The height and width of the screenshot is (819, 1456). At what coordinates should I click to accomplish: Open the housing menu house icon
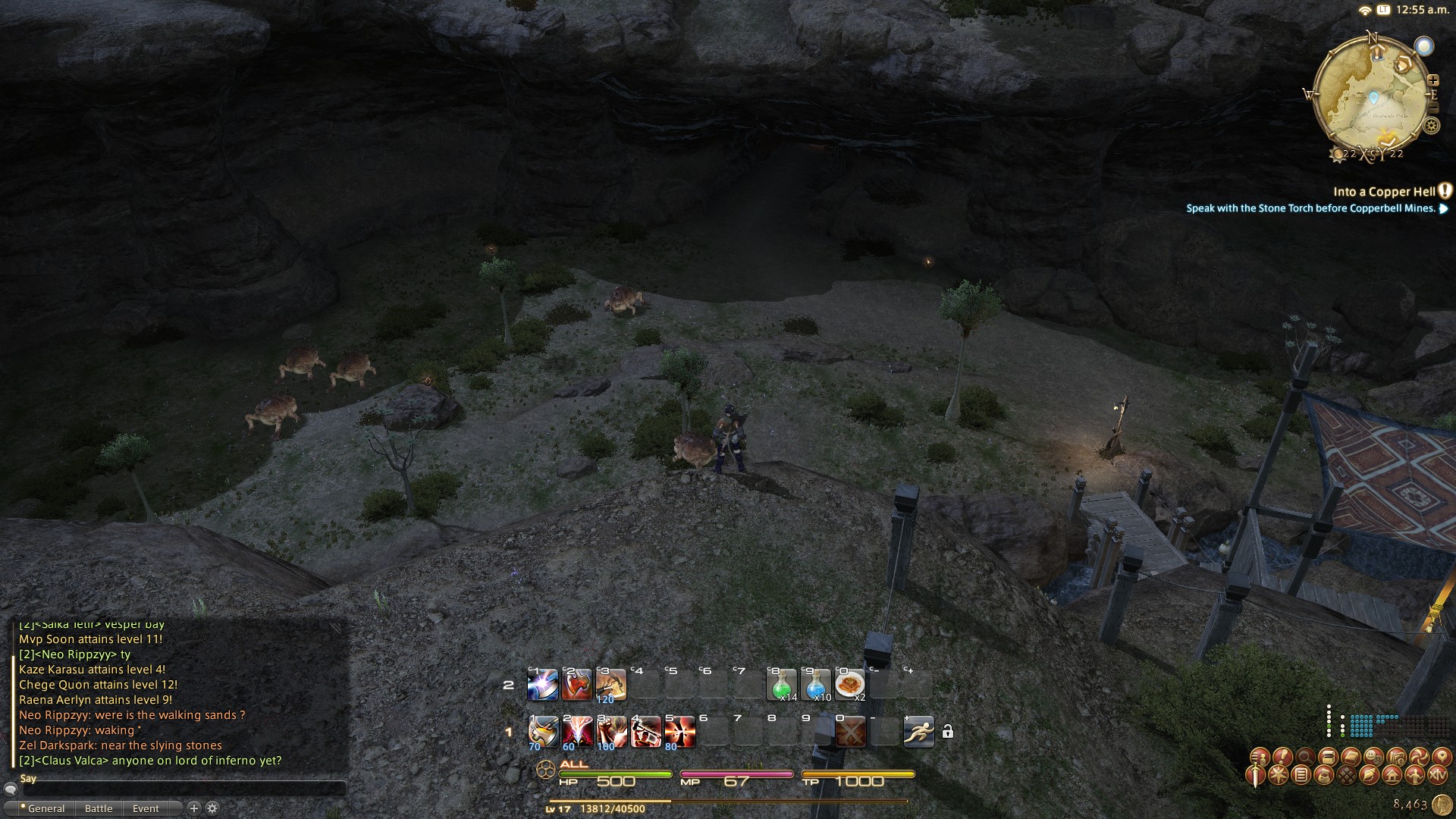pyautogui.click(x=1392, y=775)
